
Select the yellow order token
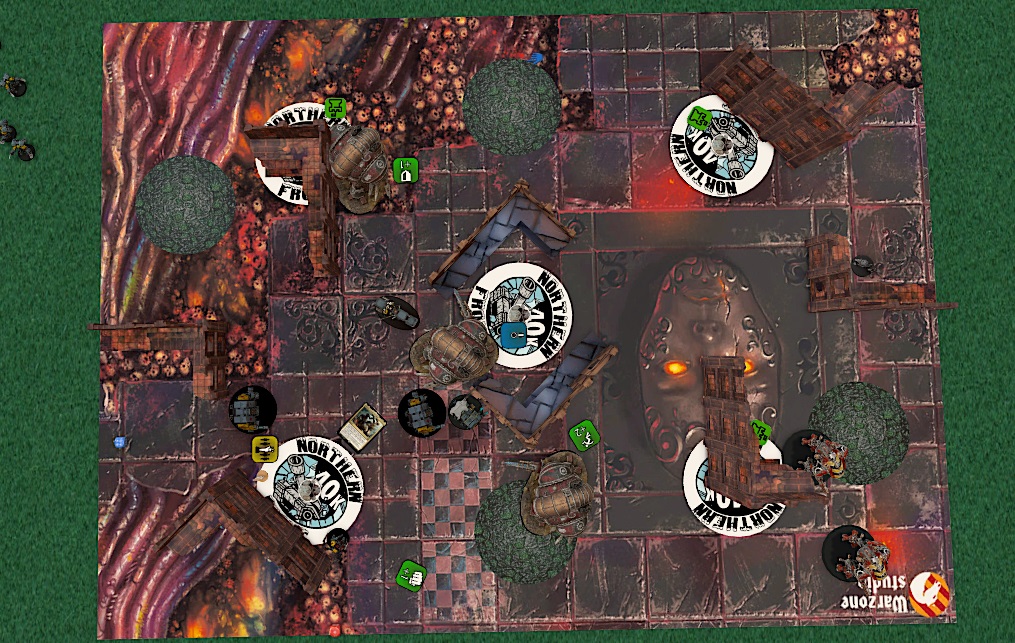(x=264, y=447)
